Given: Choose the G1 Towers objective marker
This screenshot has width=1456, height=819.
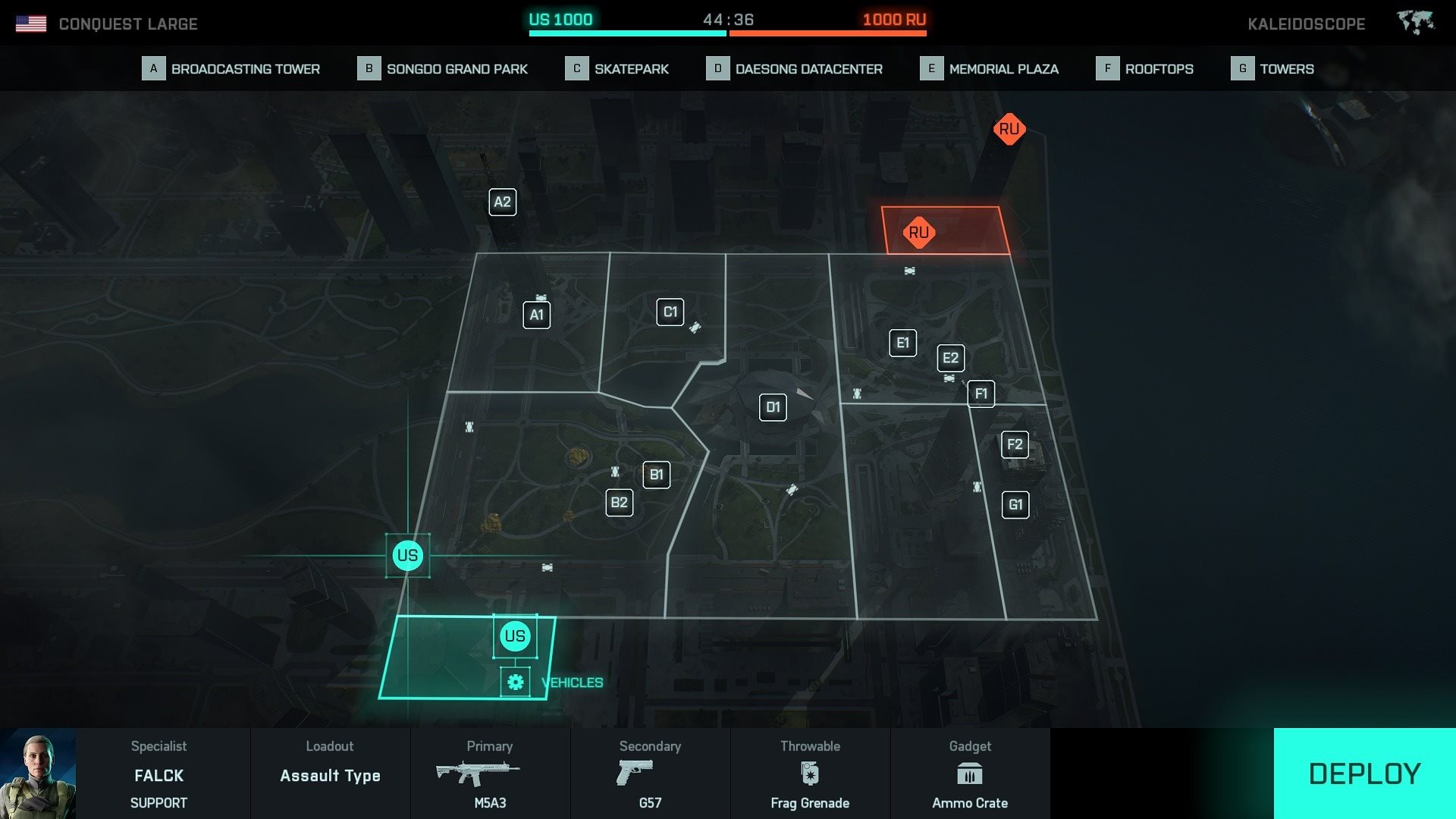Looking at the screenshot, I should click(1015, 504).
